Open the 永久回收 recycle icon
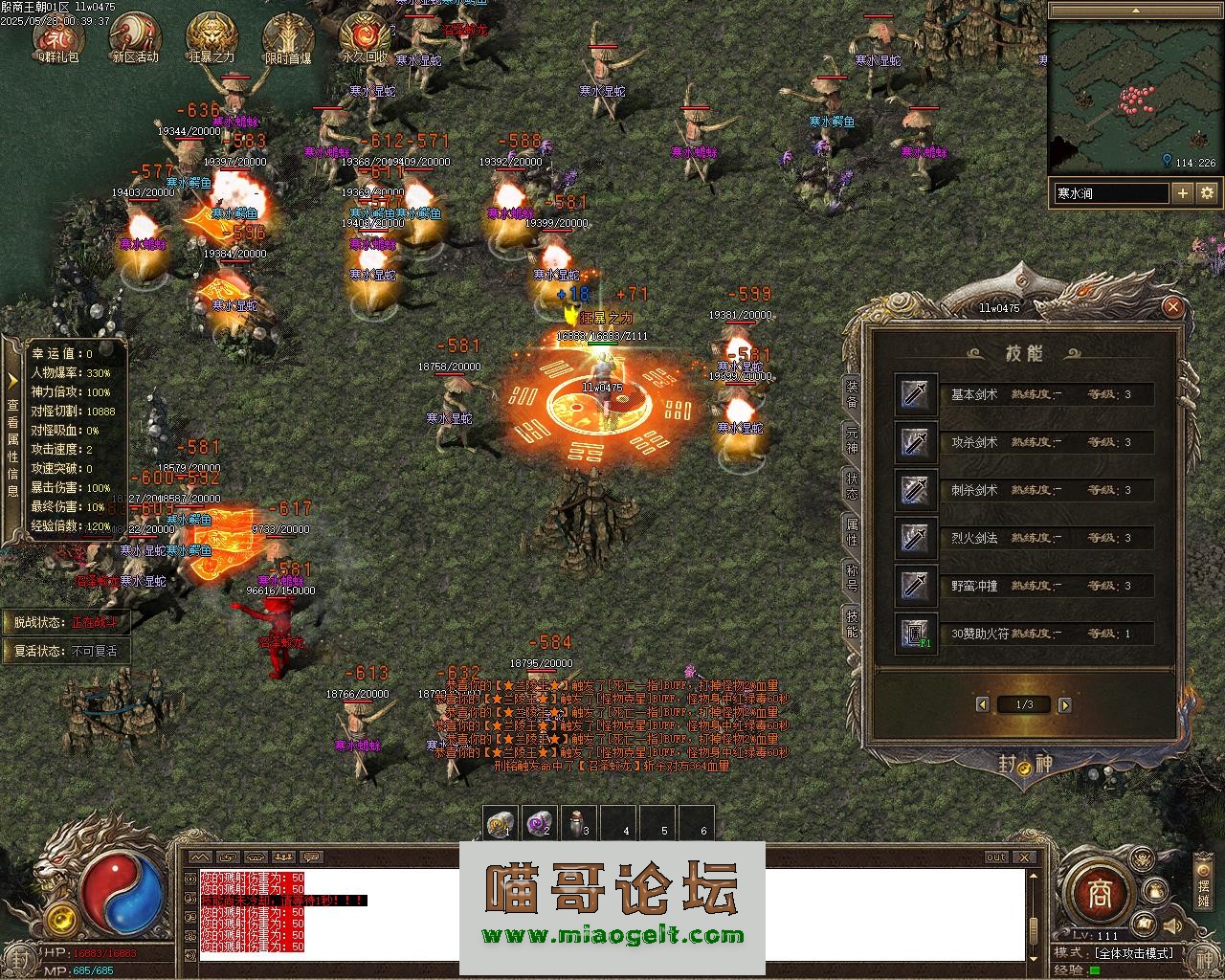Viewport: 1225px width, 980px height. [x=365, y=38]
